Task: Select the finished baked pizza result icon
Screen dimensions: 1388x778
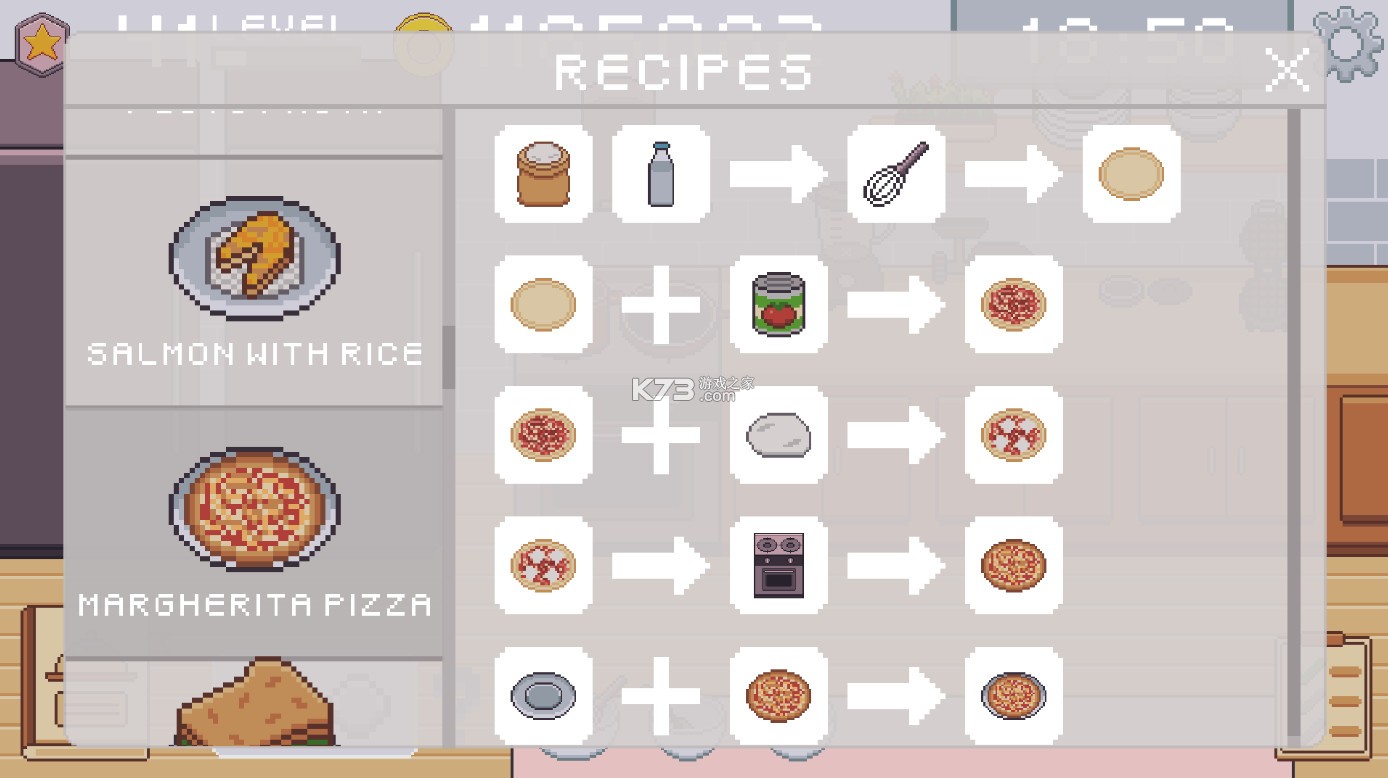Action: tap(1013, 567)
